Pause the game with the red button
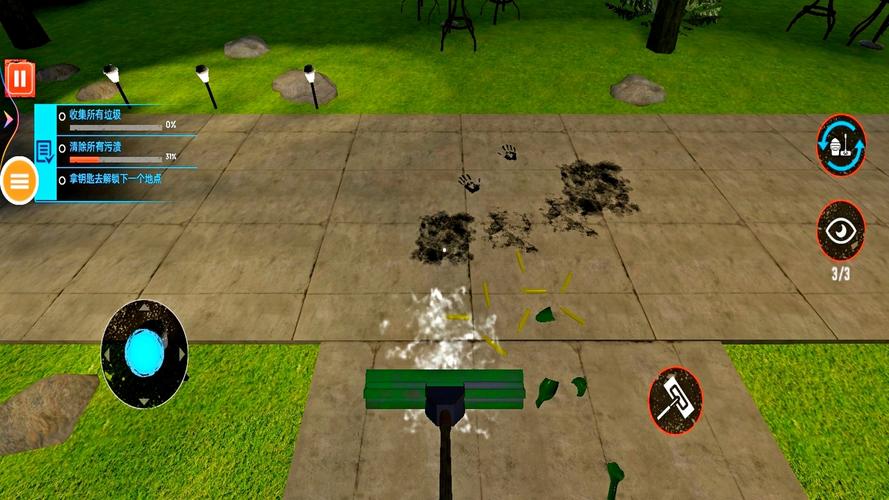 click(20, 79)
